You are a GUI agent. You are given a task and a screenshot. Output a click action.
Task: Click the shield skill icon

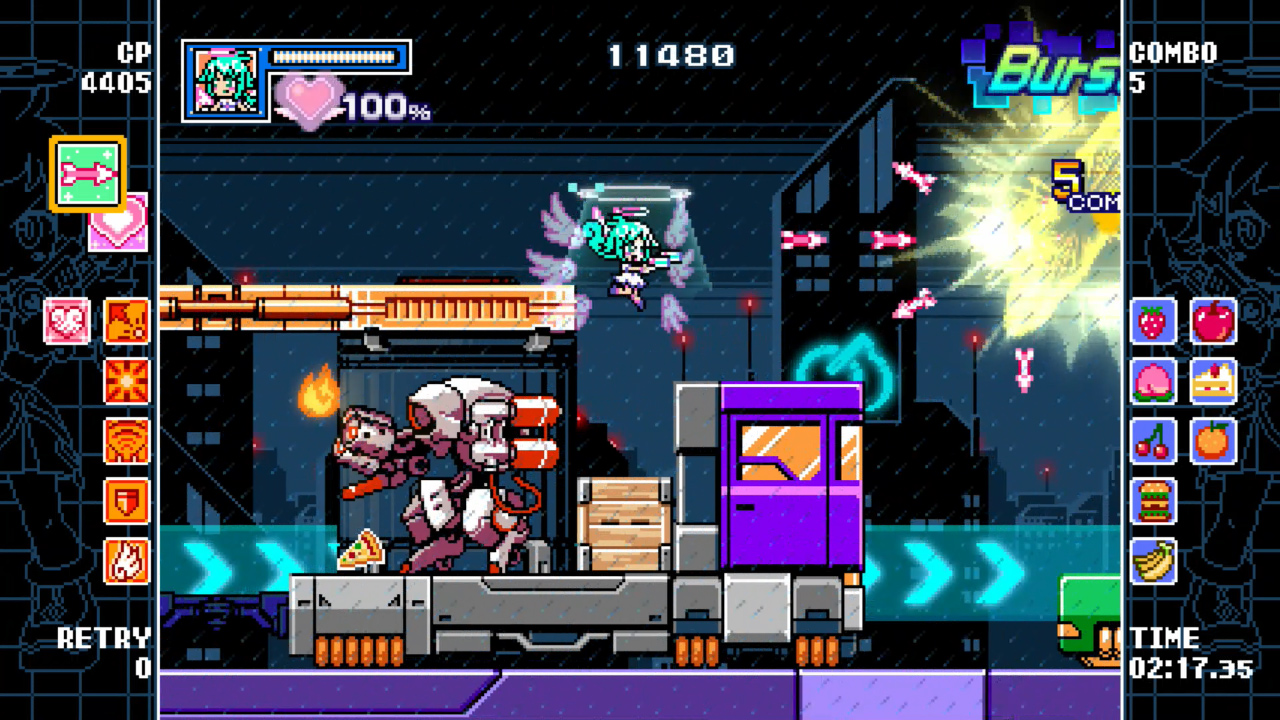click(126, 502)
